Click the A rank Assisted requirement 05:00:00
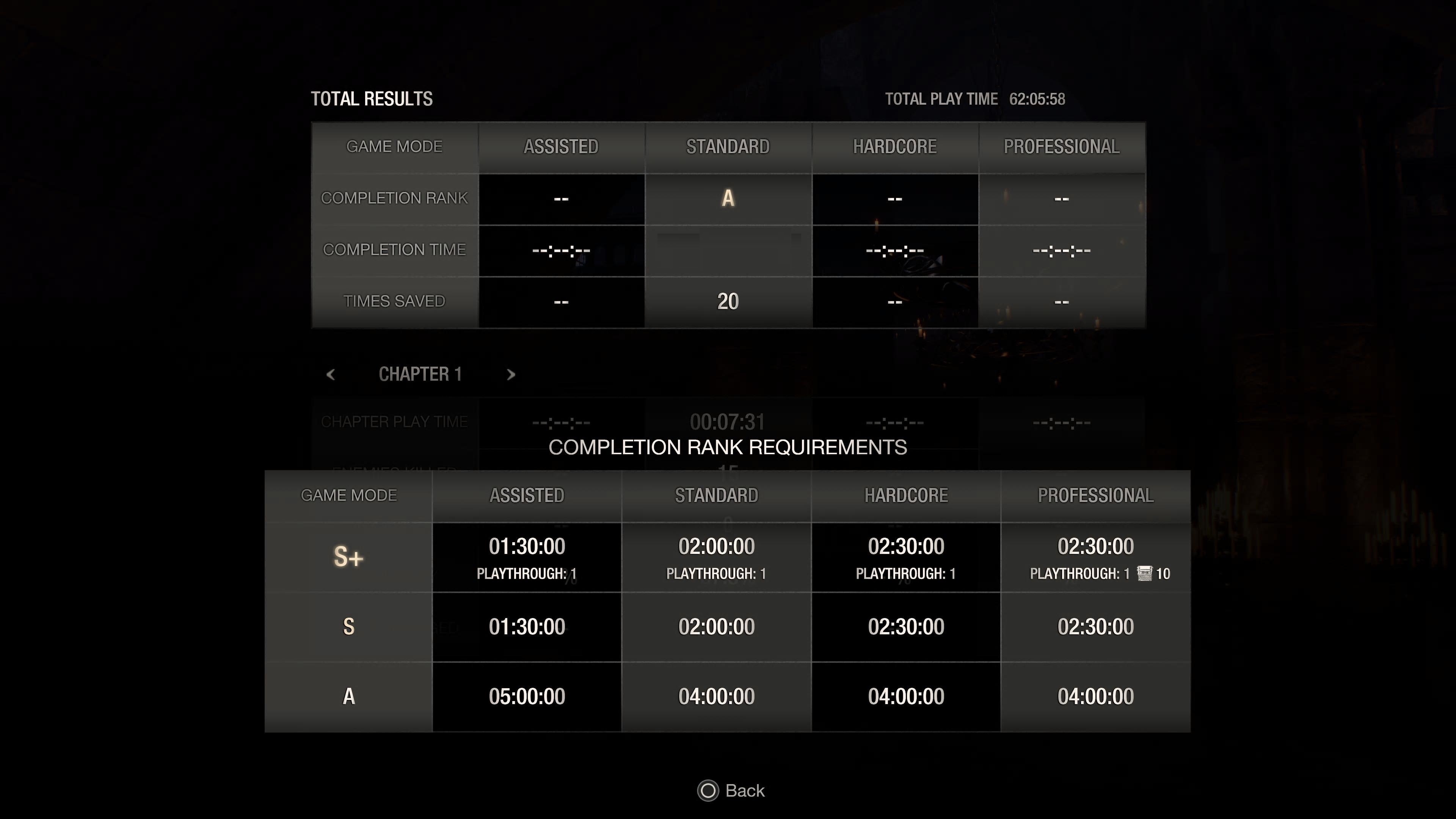Image resolution: width=1456 pixels, height=819 pixels. (527, 696)
